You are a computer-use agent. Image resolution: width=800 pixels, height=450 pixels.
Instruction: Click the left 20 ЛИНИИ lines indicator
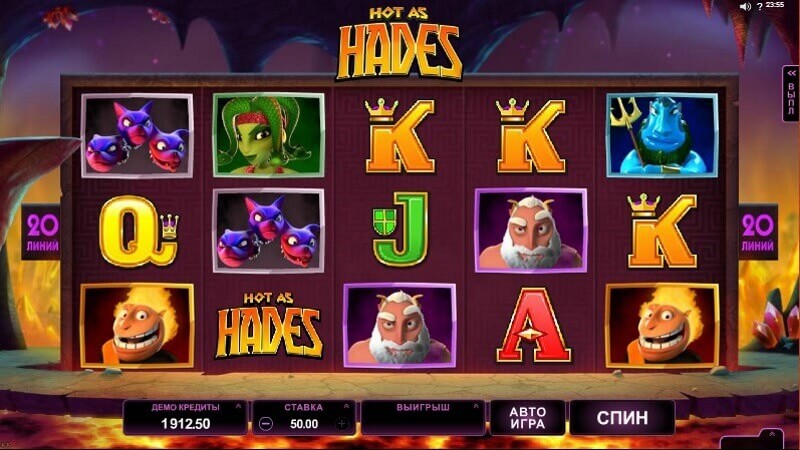(x=40, y=232)
